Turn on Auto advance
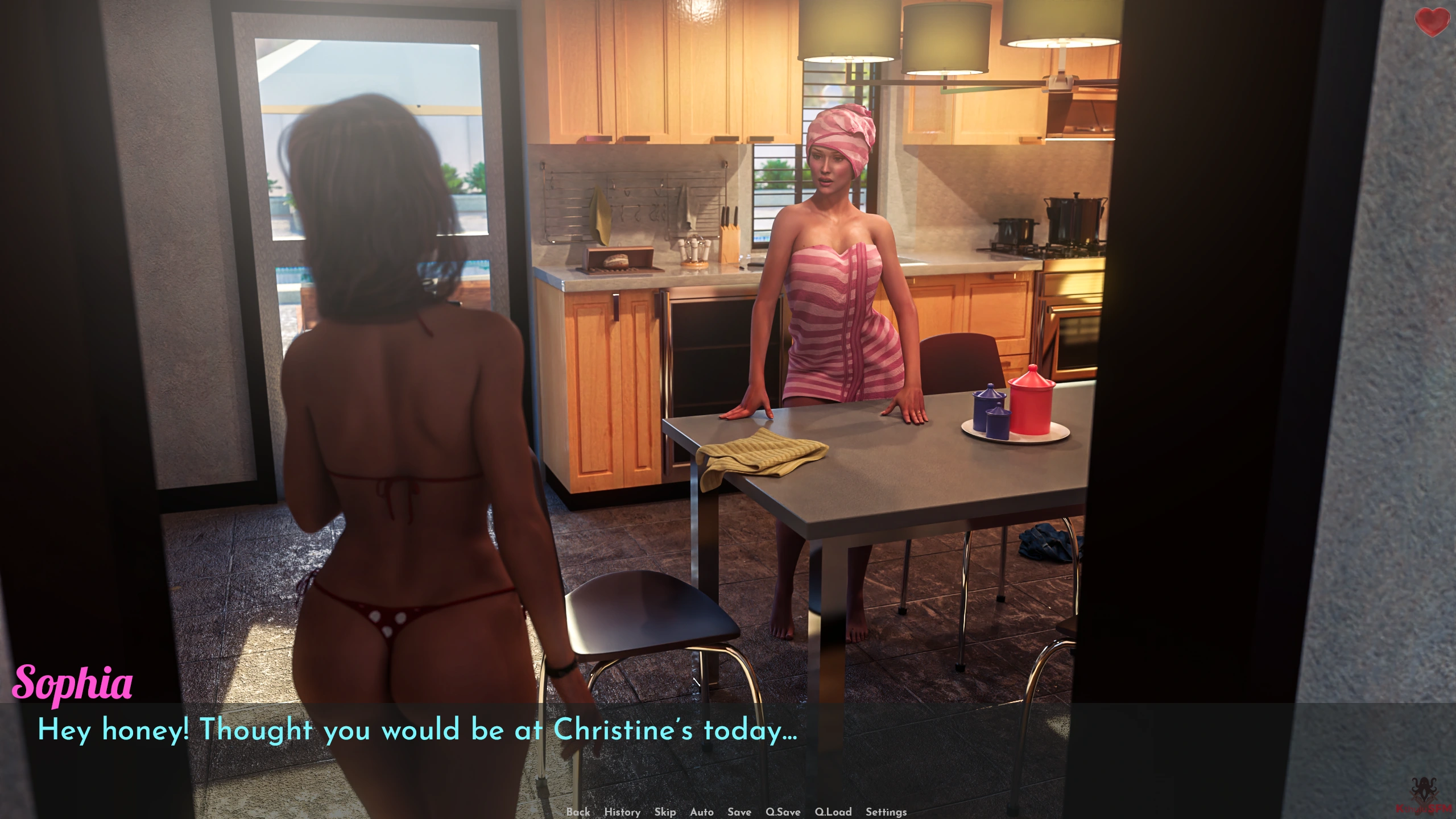1456x819 pixels. pos(701,812)
